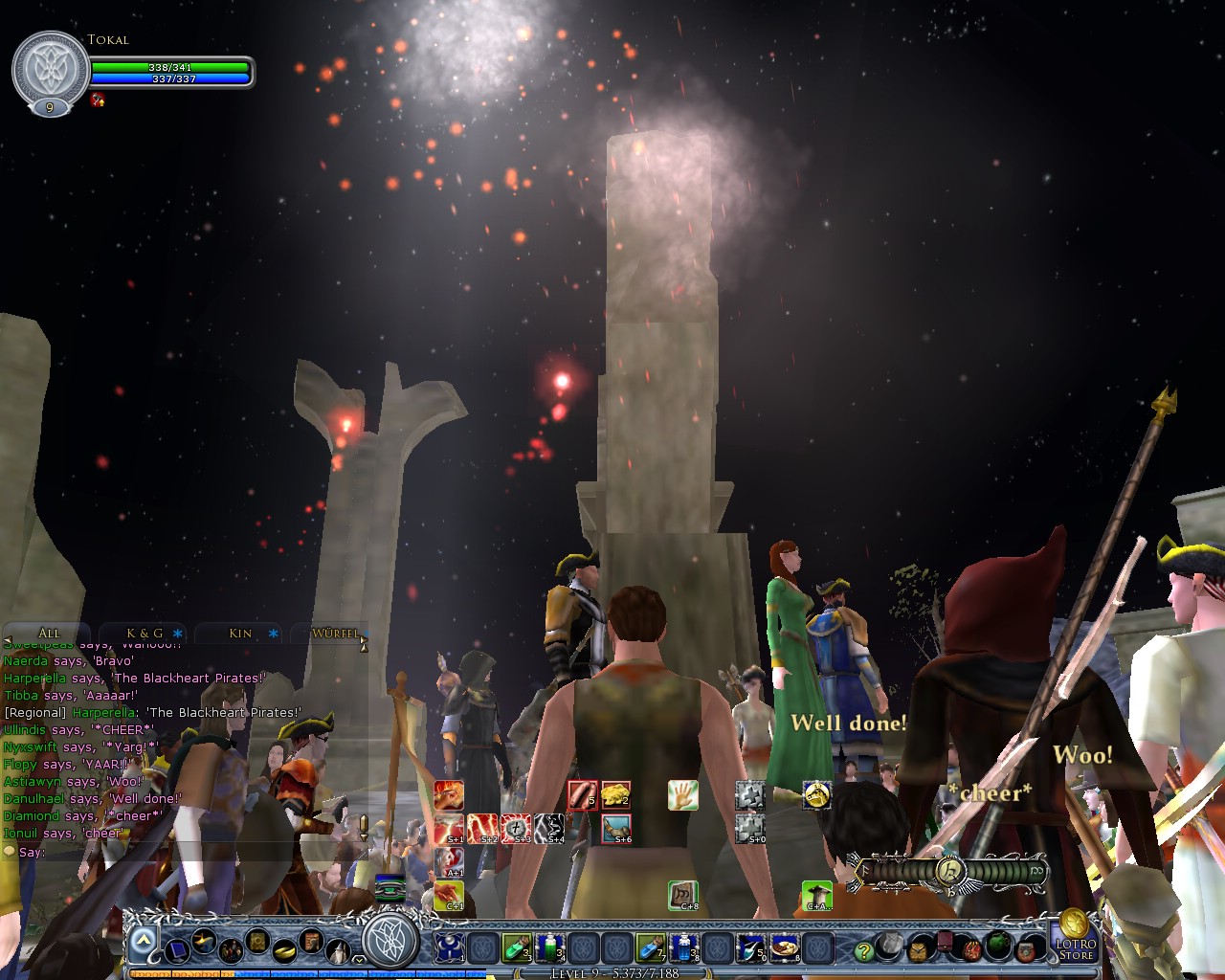Activate the glowing hand skill icon
The height and width of the screenshot is (980, 1225).
[682, 794]
